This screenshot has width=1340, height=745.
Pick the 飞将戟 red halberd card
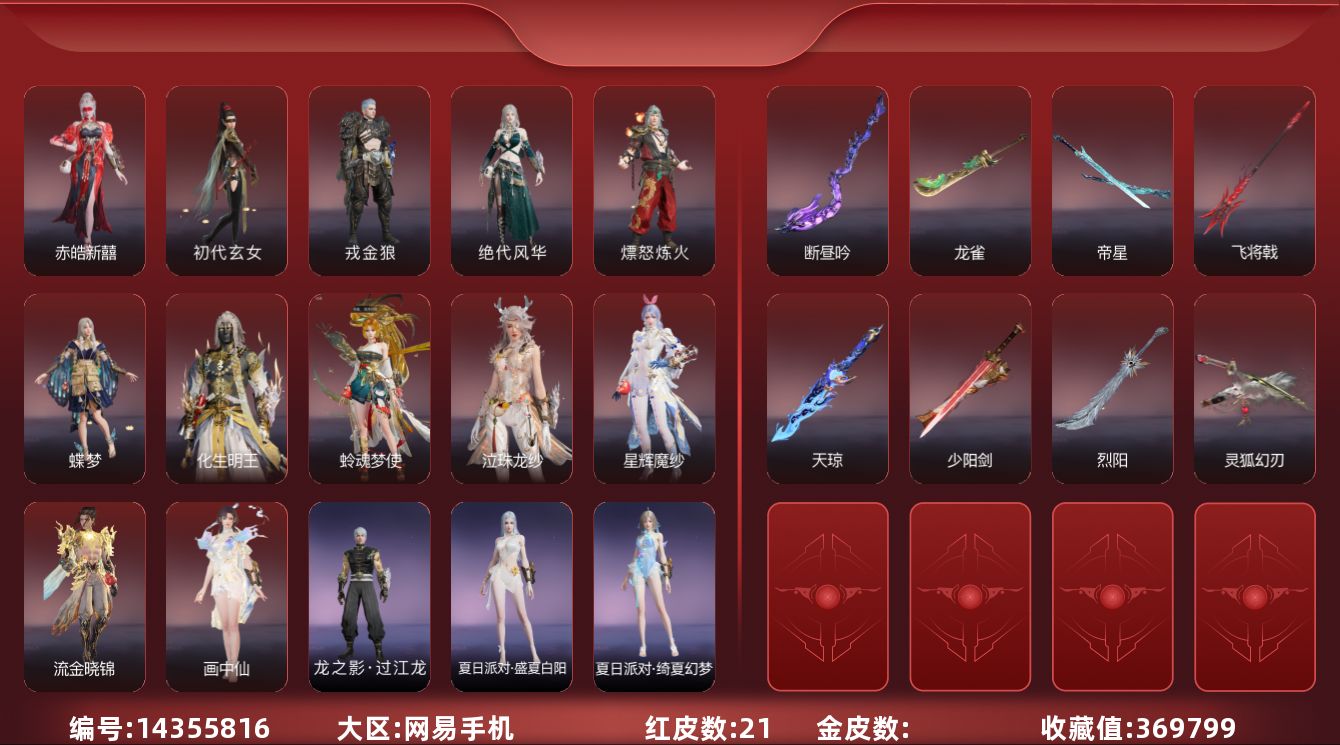pyautogui.click(x=1254, y=180)
